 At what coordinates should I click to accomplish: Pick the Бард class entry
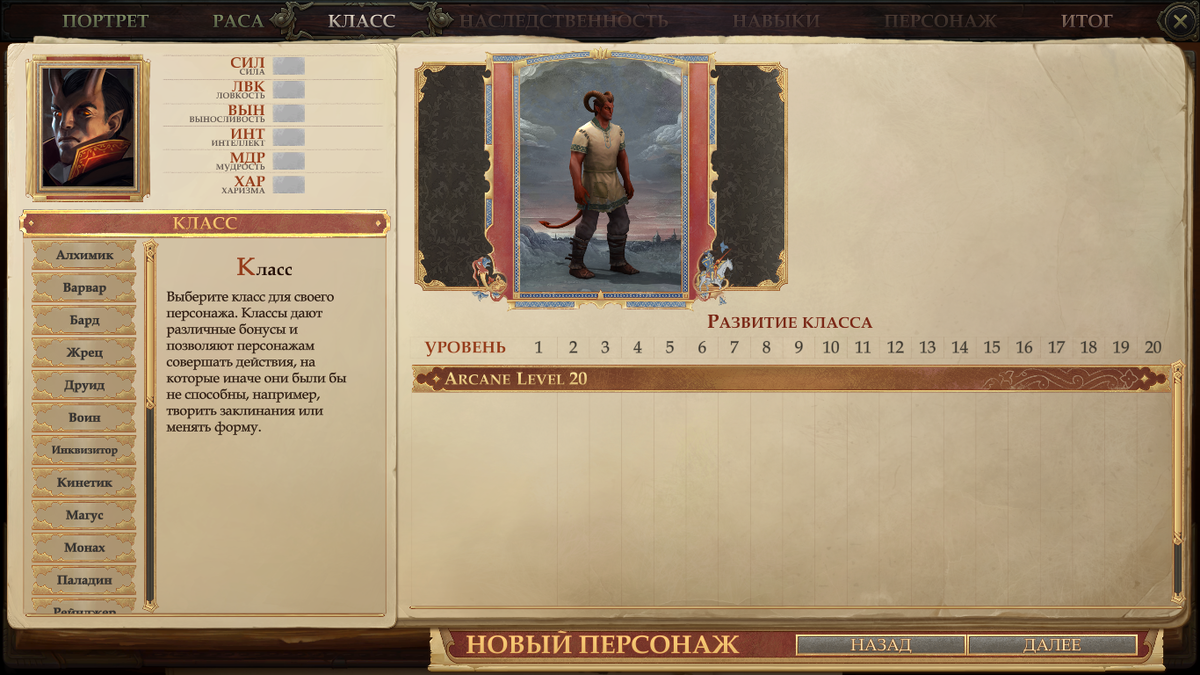coord(84,320)
